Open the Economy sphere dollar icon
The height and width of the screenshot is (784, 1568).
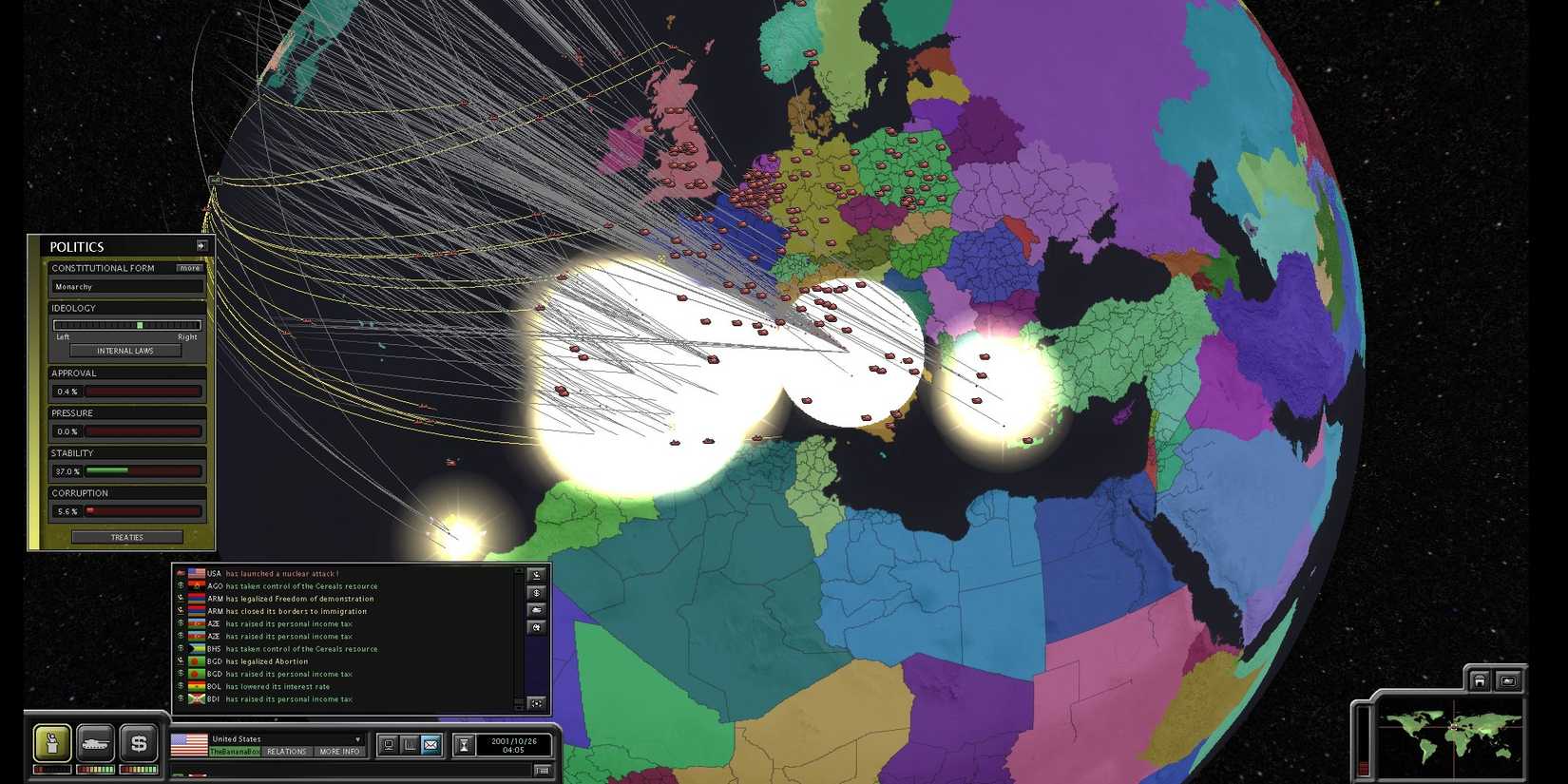140,744
